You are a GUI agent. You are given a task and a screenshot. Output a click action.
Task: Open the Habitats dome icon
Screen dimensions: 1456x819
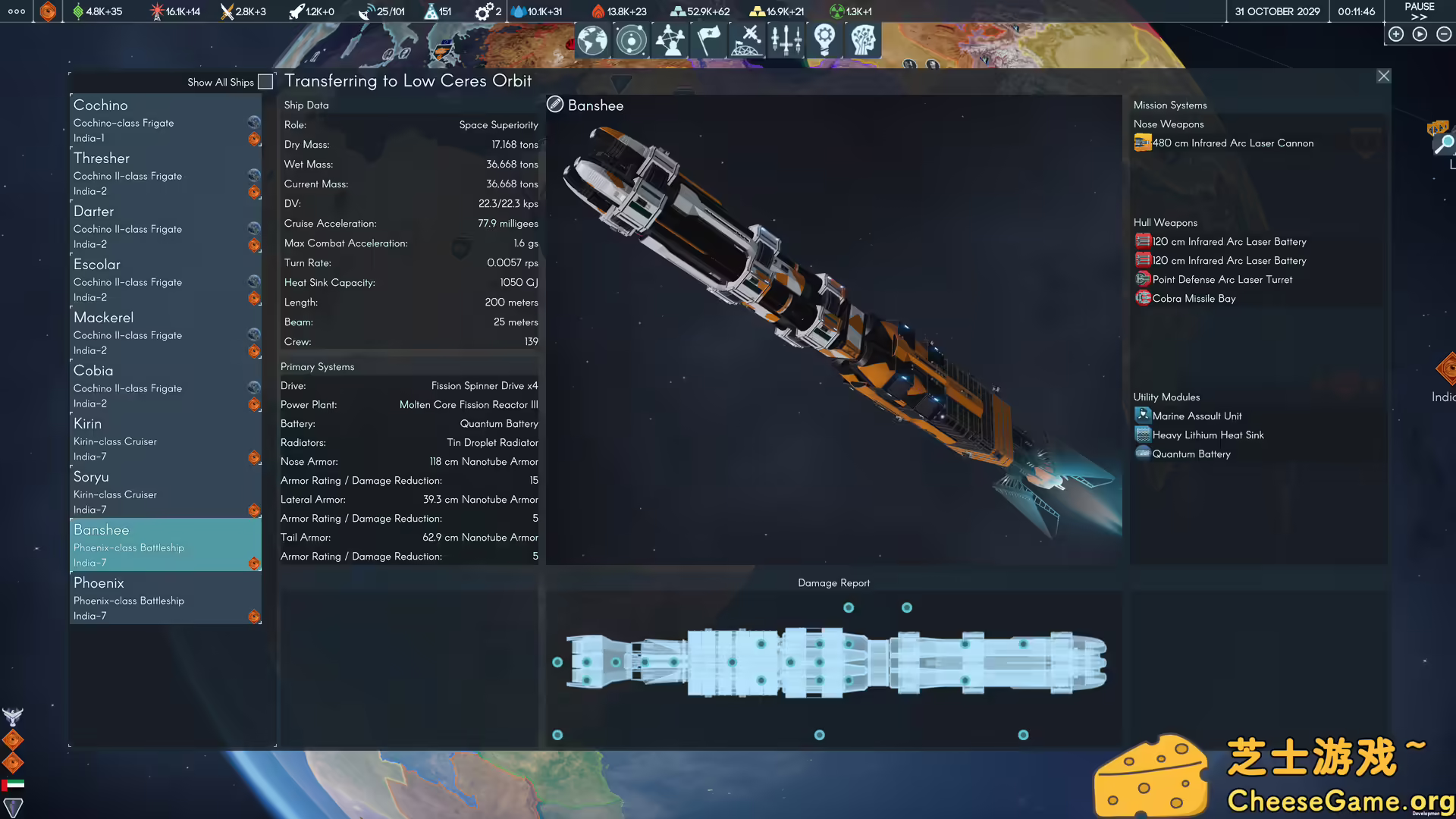[748, 40]
